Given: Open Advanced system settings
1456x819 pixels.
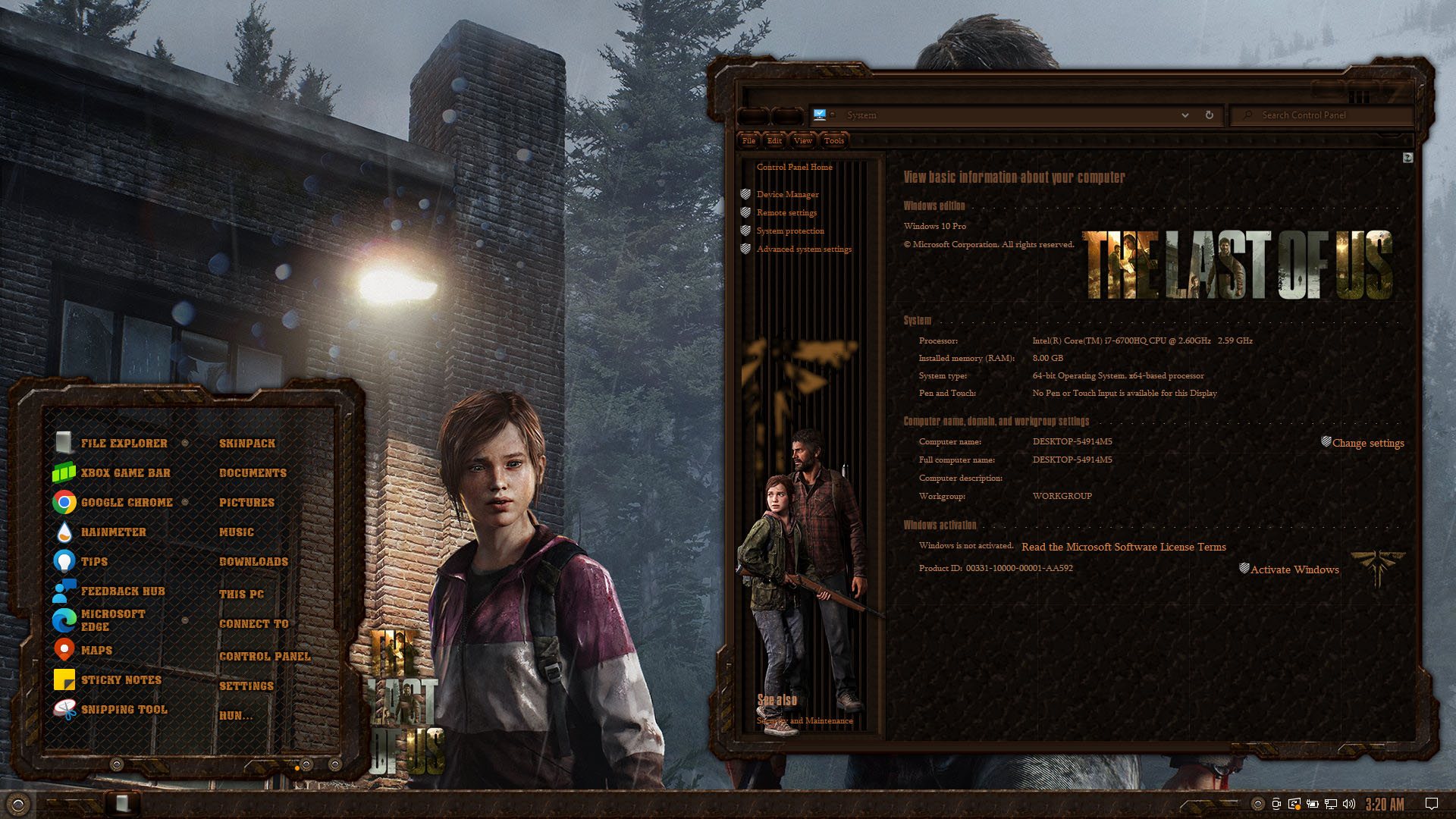Looking at the screenshot, I should pyautogui.click(x=804, y=249).
